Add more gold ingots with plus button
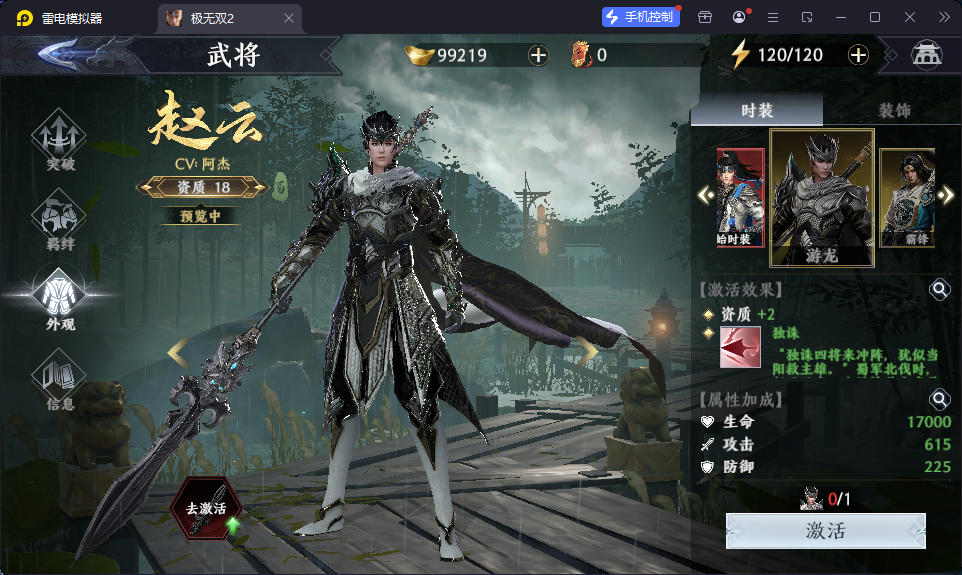Screen dimensions: 962x575 [x=538, y=55]
